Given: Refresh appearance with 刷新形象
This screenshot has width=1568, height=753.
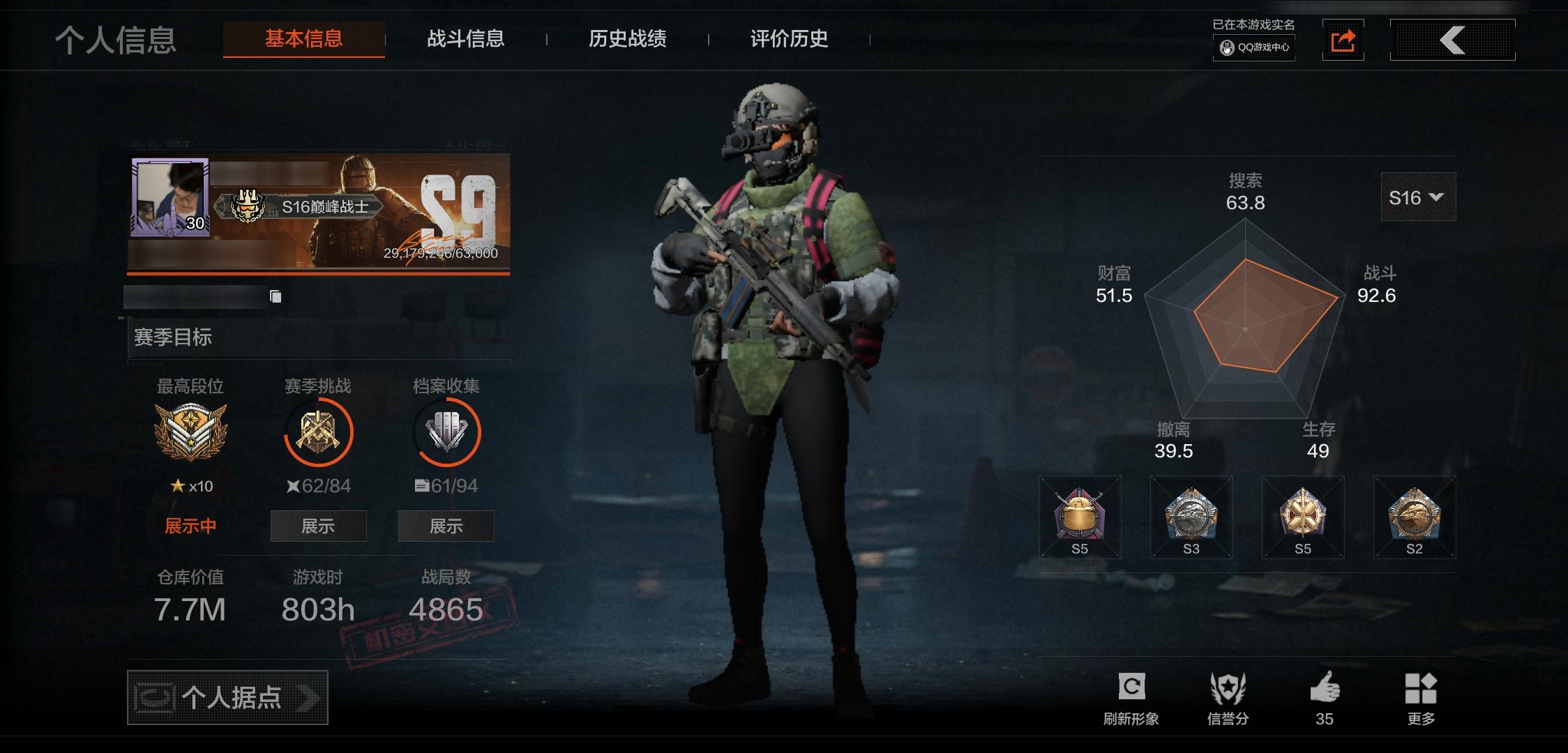Looking at the screenshot, I should (1131, 698).
